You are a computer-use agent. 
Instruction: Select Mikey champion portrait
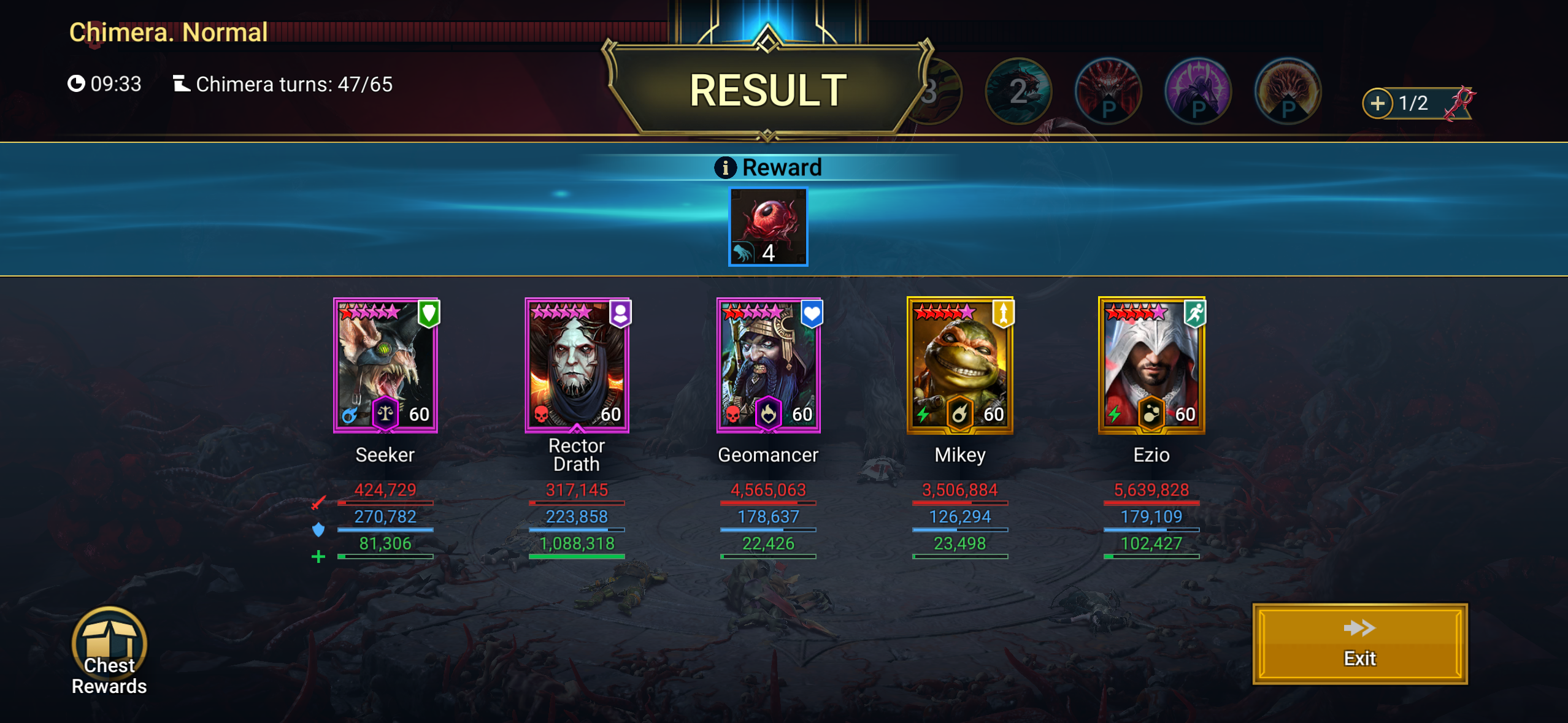tap(959, 365)
